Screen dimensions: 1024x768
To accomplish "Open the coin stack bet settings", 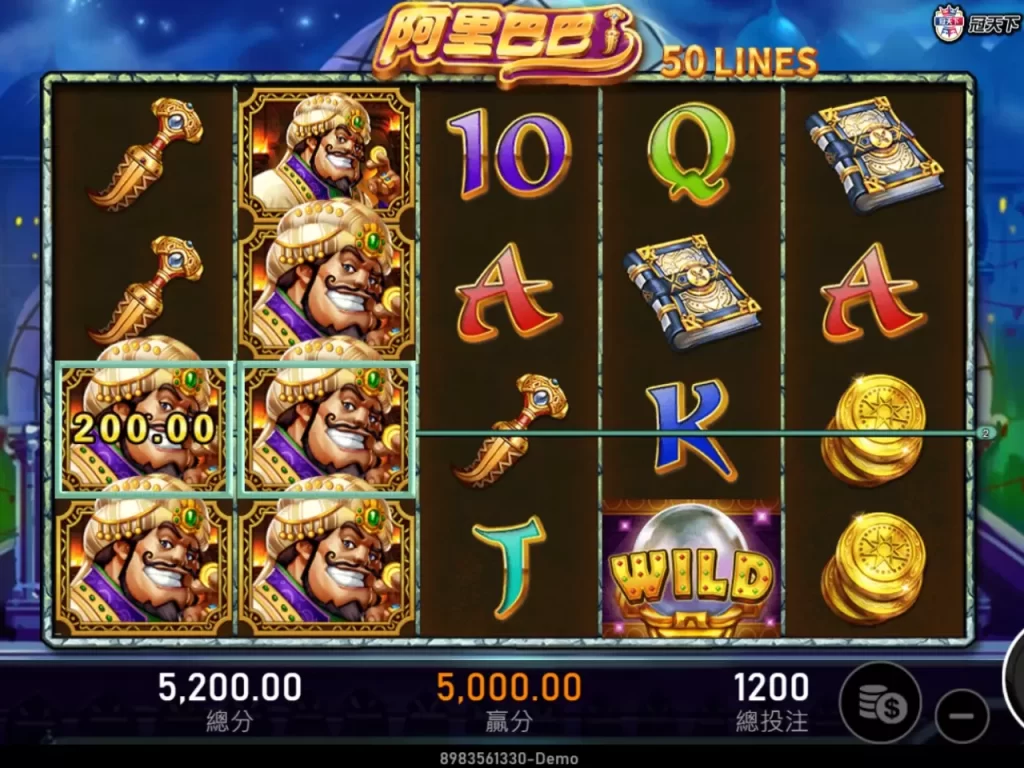I will tap(879, 703).
